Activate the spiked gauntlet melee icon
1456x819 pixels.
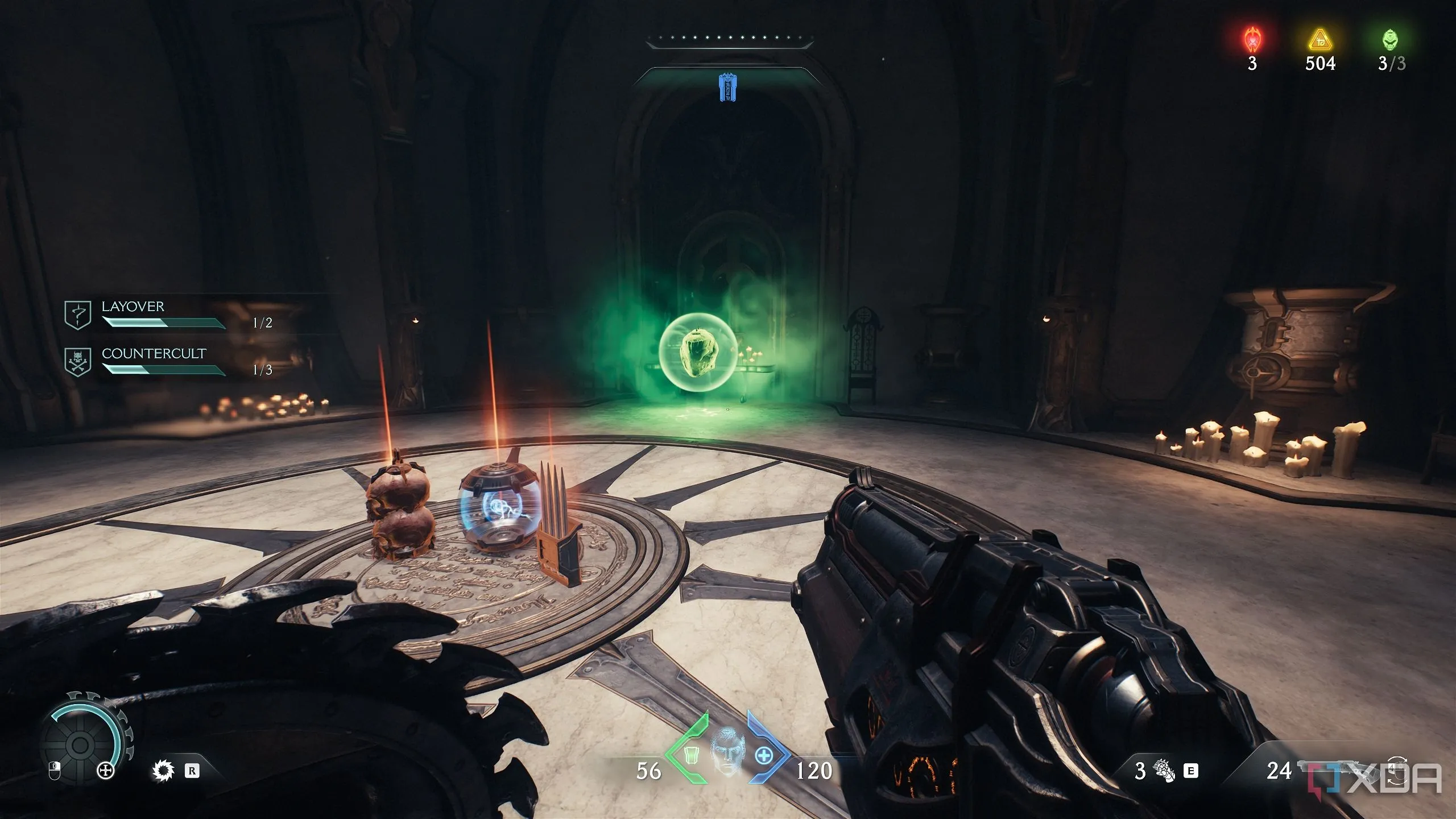(1163, 771)
